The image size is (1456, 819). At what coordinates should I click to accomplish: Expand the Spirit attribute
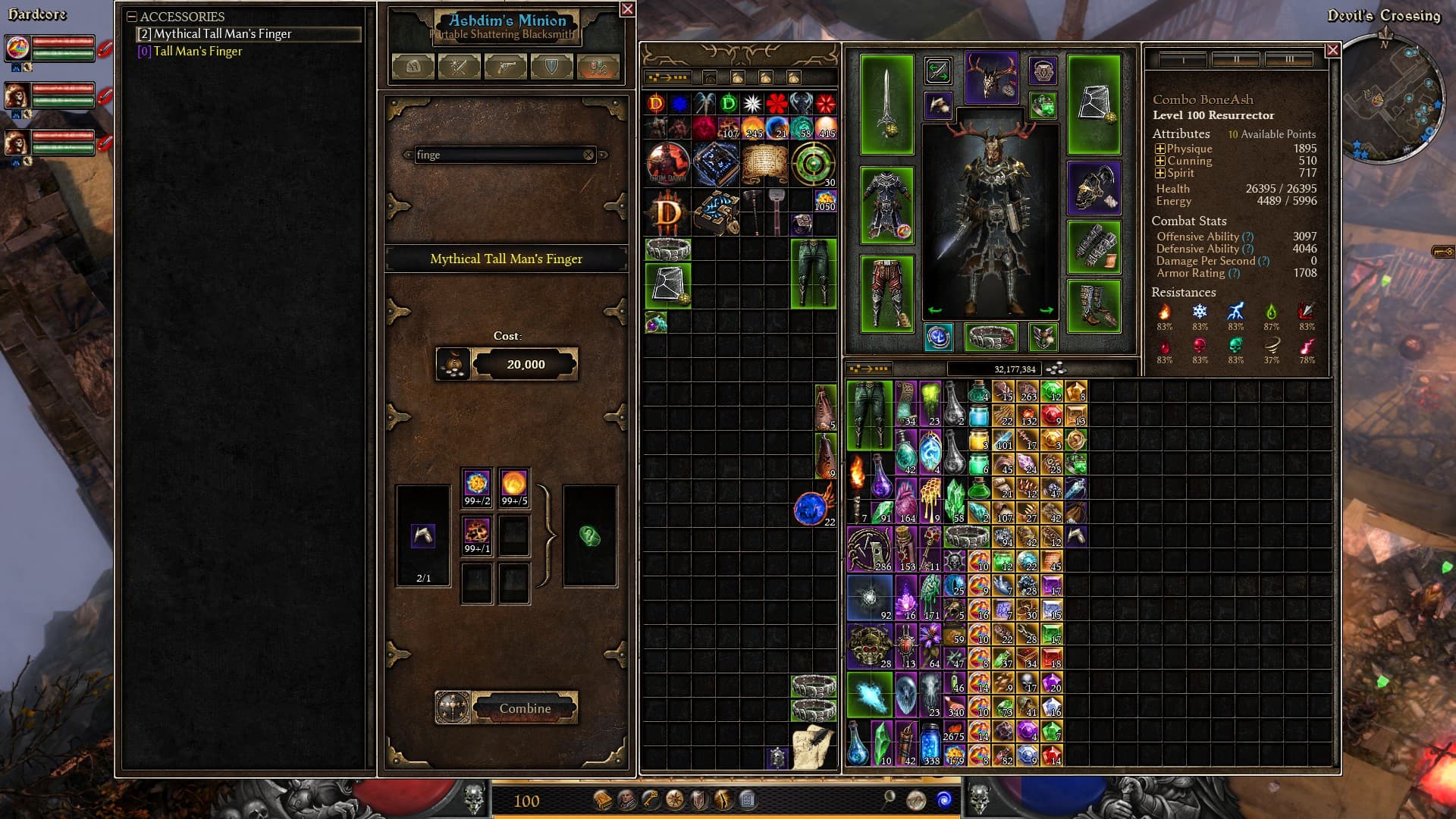pos(1160,174)
